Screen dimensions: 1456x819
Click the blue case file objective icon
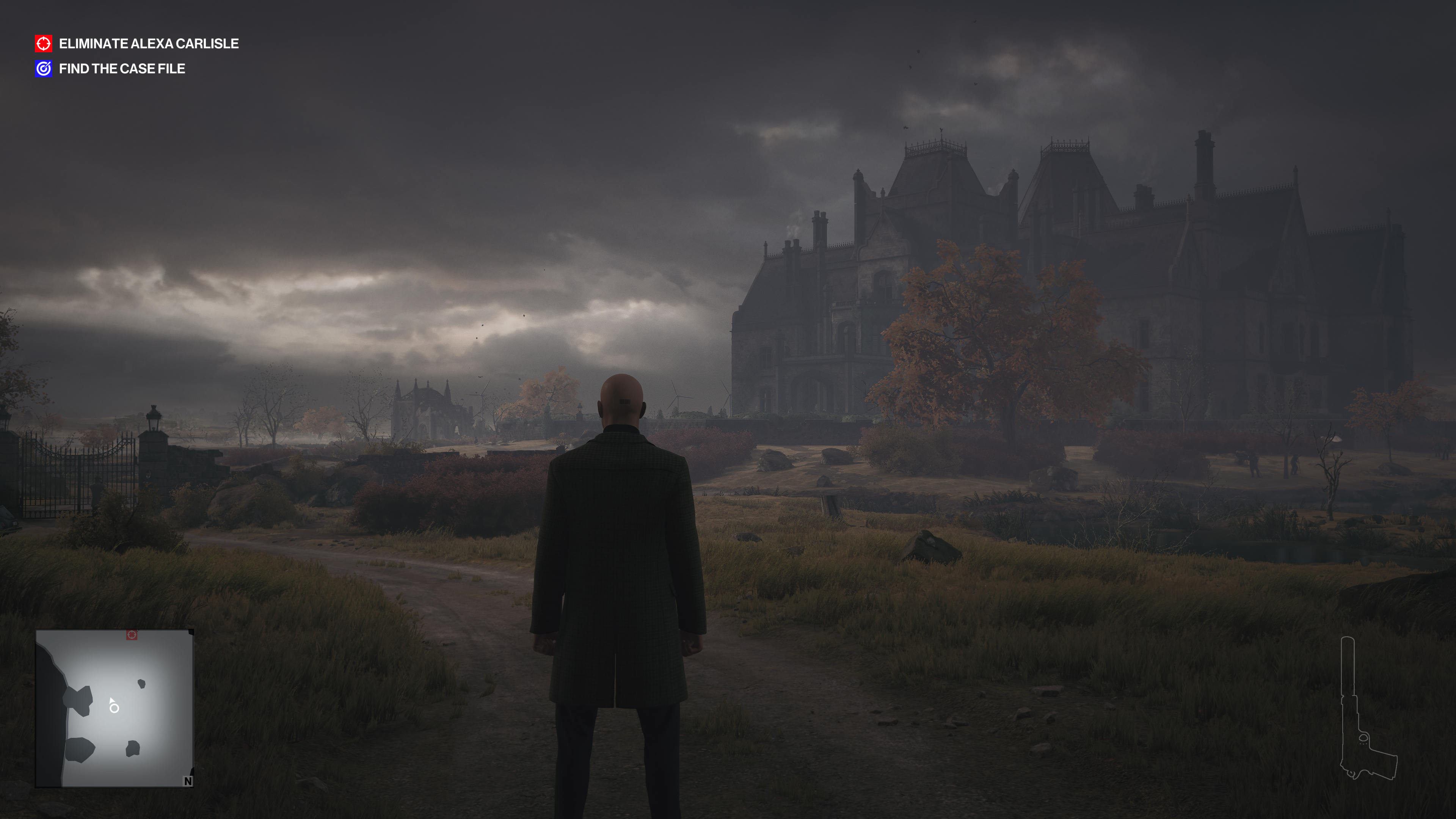(x=44, y=69)
